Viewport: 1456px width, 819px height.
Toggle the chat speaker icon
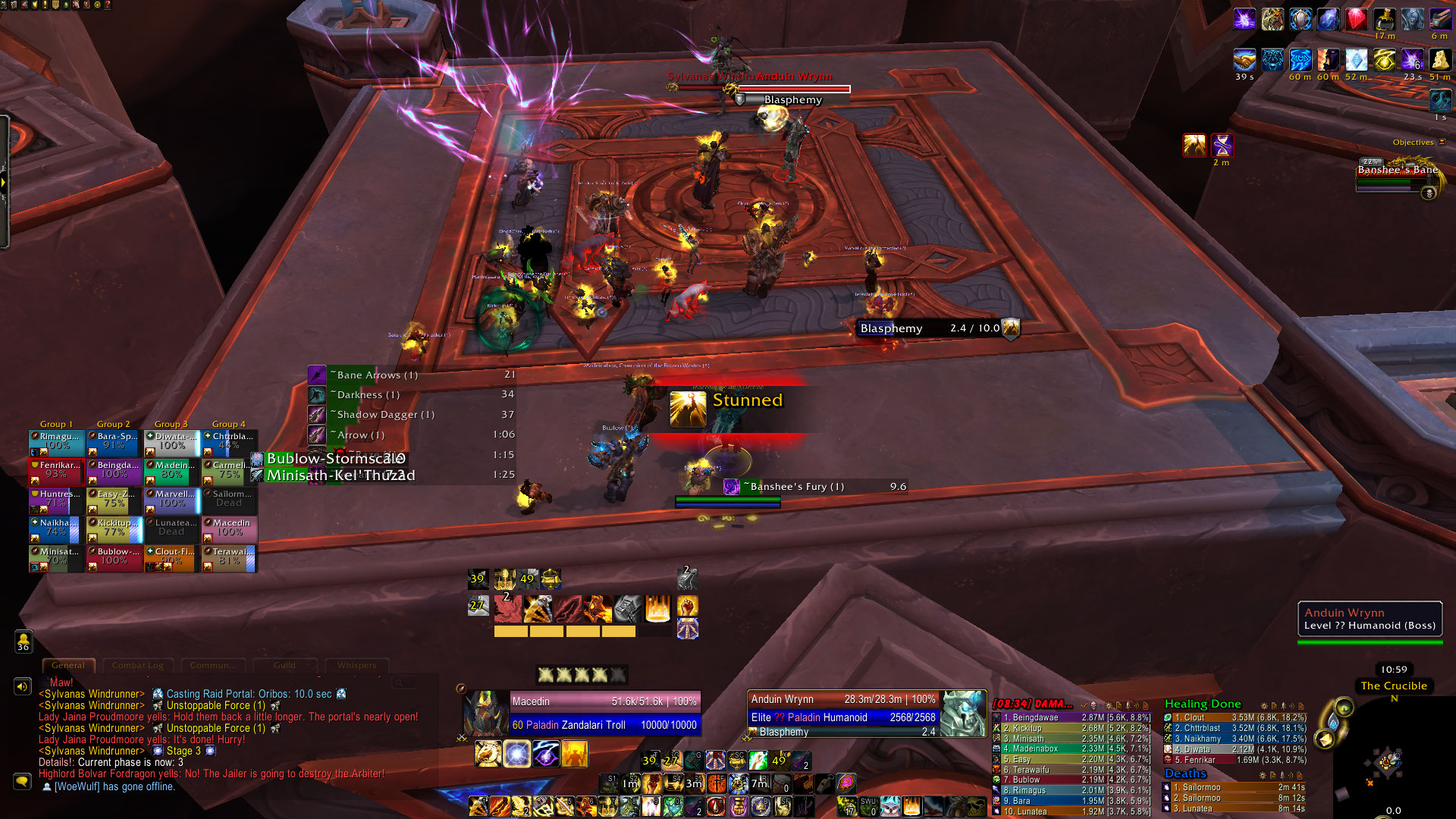click(x=22, y=686)
